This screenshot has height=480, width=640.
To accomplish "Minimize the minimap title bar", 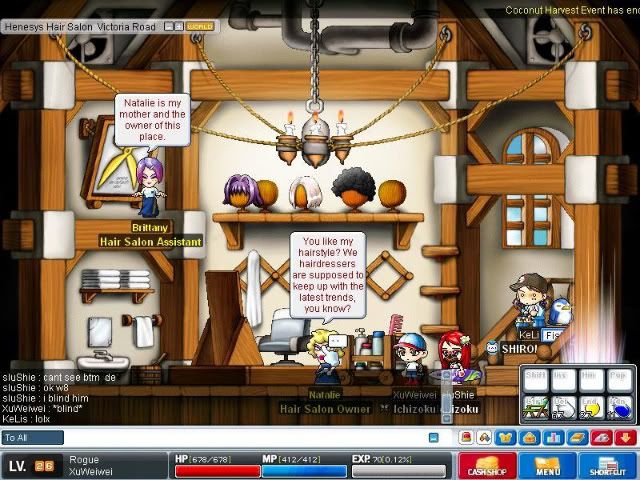I will pyautogui.click(x=167, y=26).
